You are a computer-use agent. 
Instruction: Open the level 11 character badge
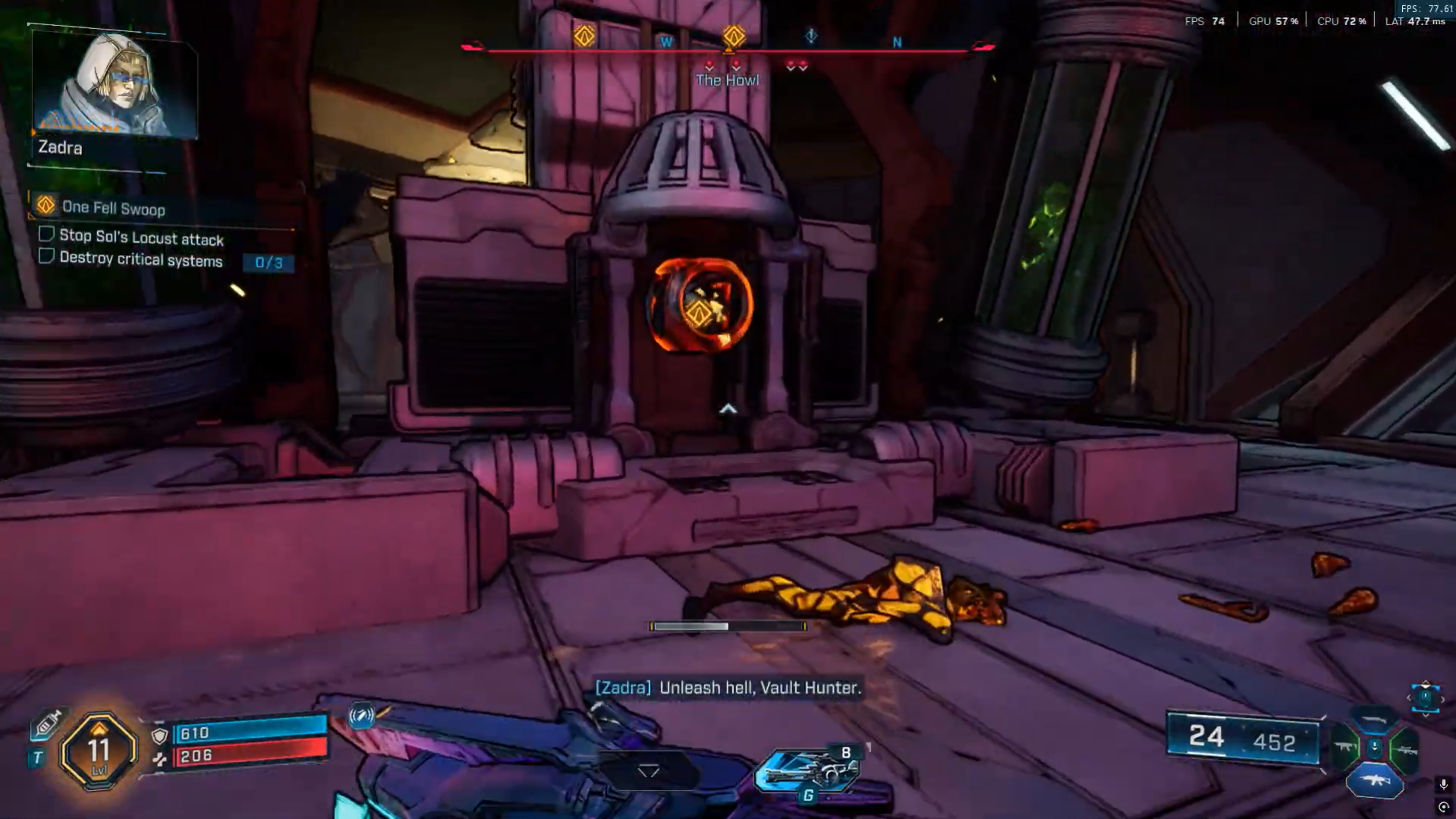99,750
